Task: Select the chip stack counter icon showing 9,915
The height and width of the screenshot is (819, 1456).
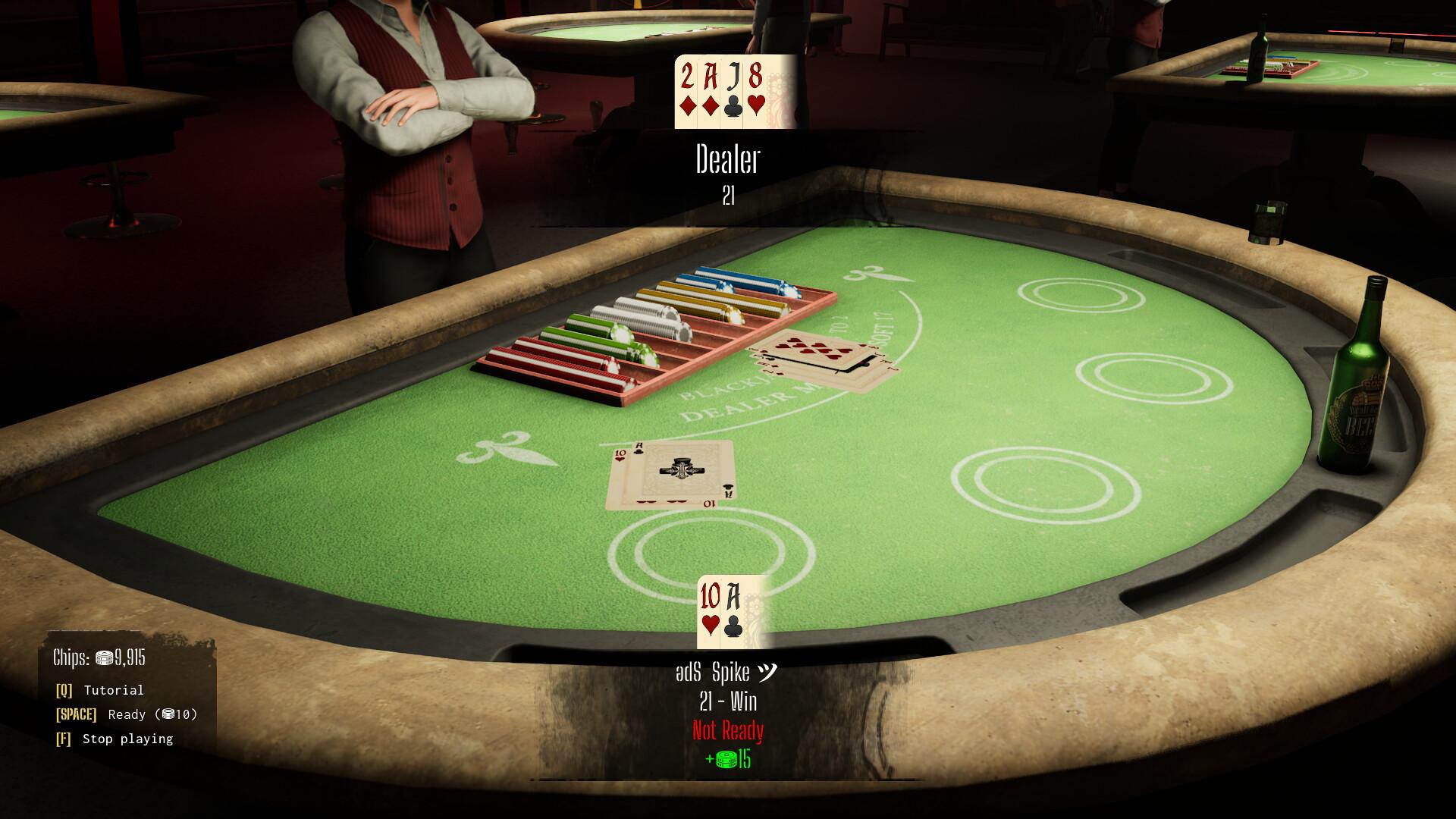Action: [104, 657]
